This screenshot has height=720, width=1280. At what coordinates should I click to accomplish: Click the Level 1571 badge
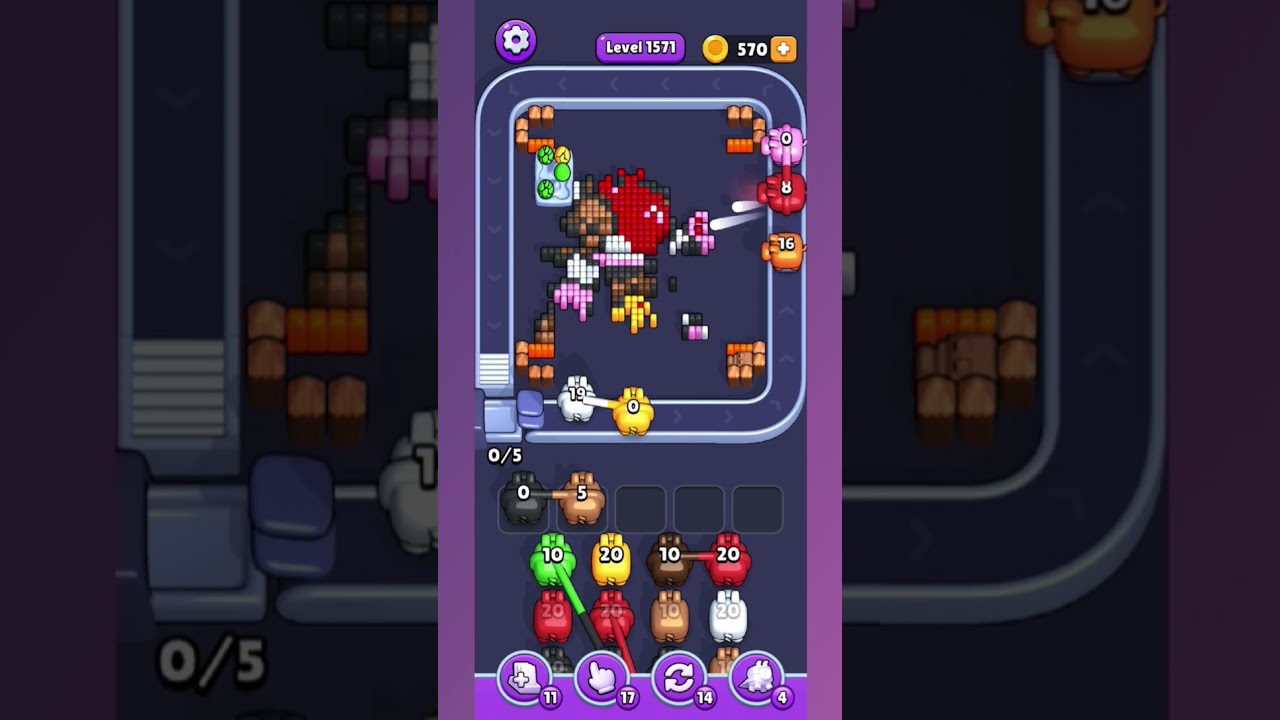click(640, 46)
